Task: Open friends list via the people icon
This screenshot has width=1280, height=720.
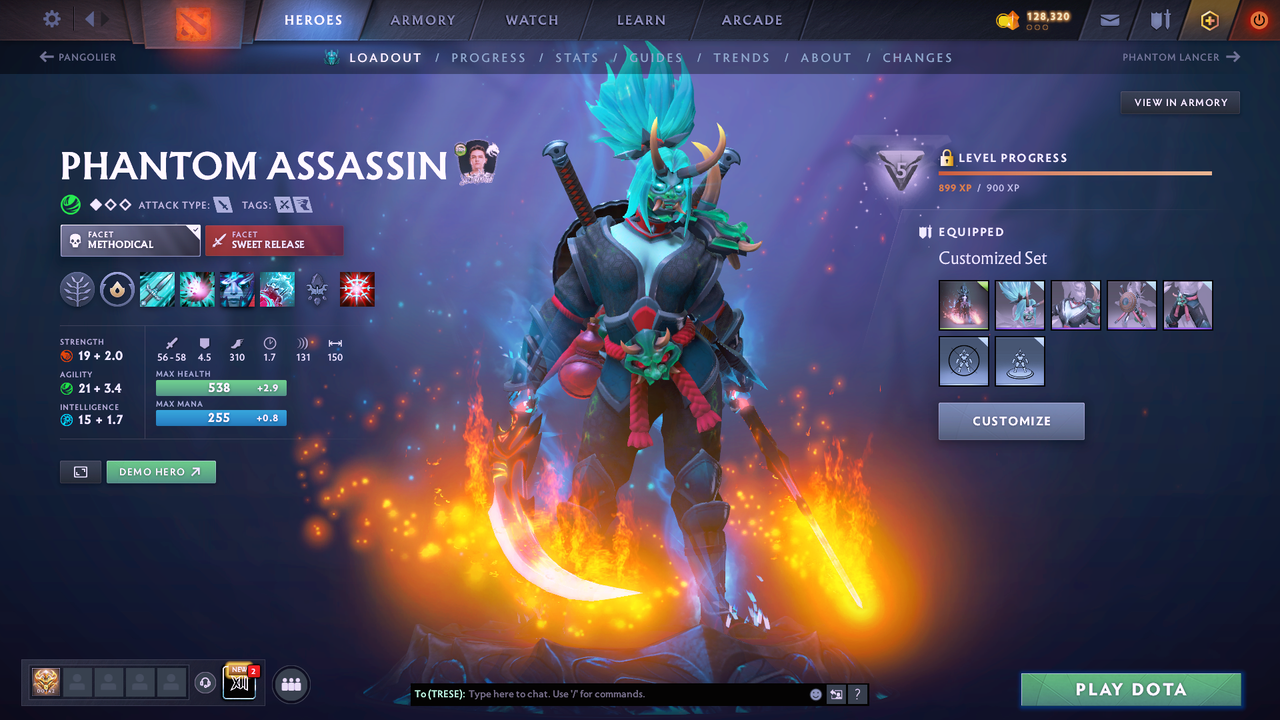Action: click(290, 684)
